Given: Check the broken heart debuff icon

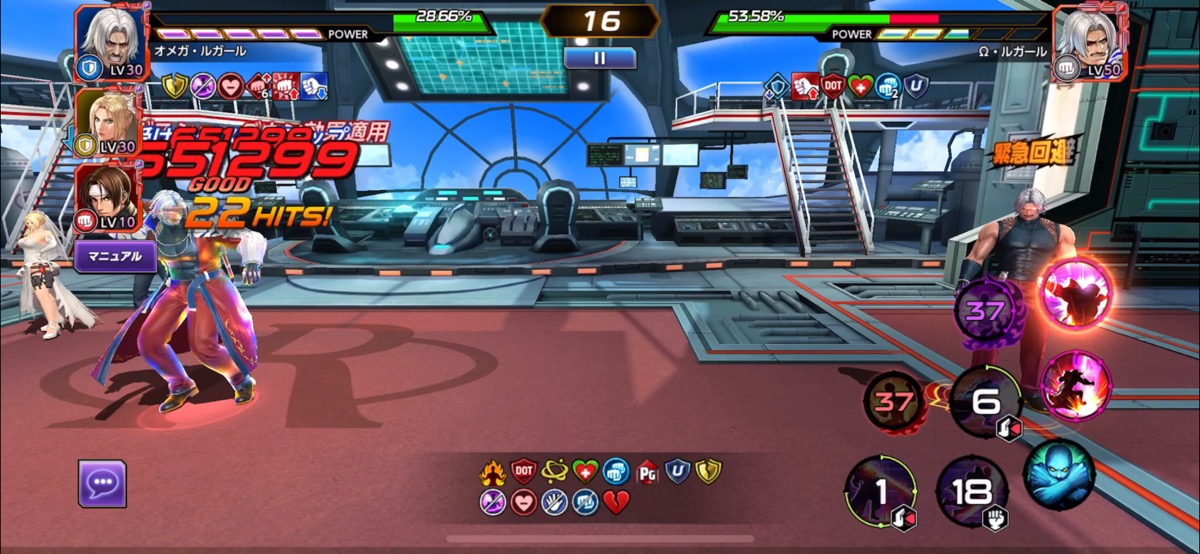Looking at the screenshot, I should (616, 502).
